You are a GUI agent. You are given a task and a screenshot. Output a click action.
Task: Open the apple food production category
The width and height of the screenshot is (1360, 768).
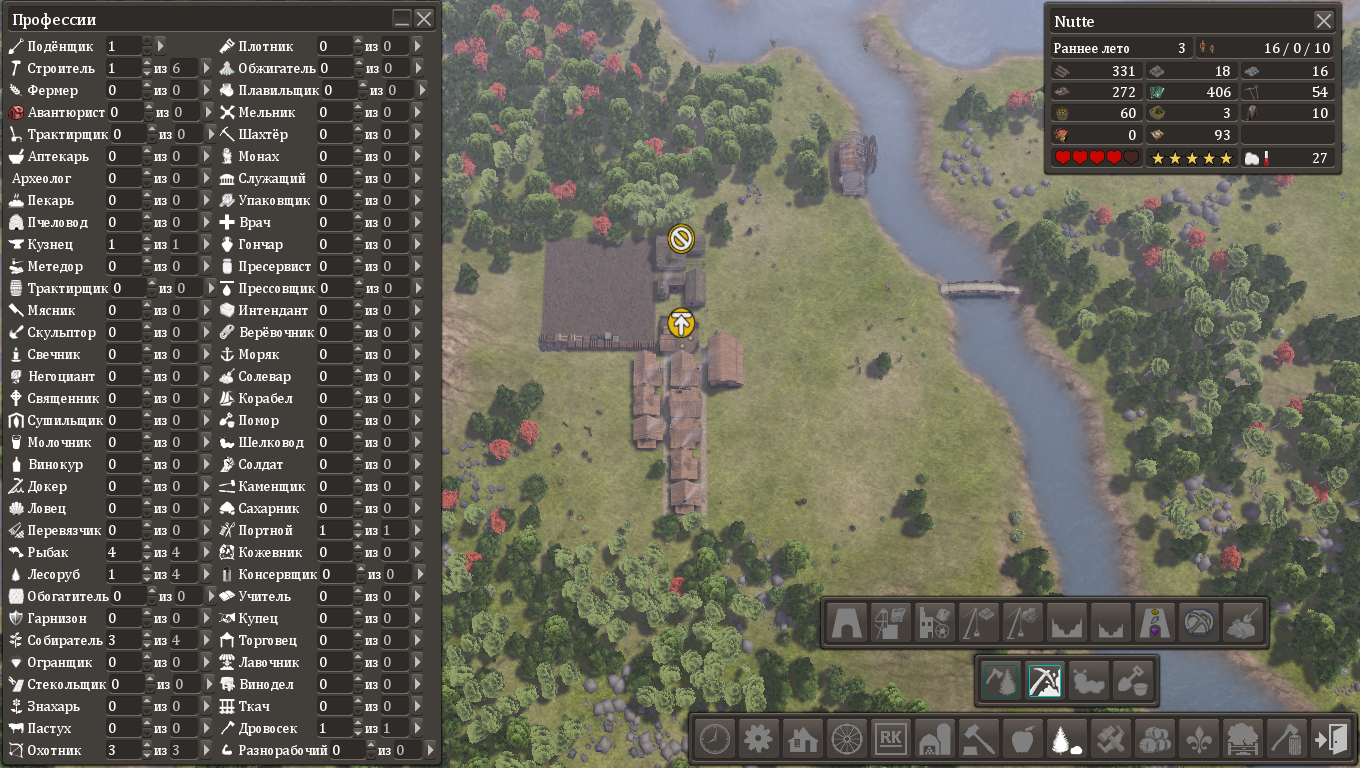[1022, 740]
